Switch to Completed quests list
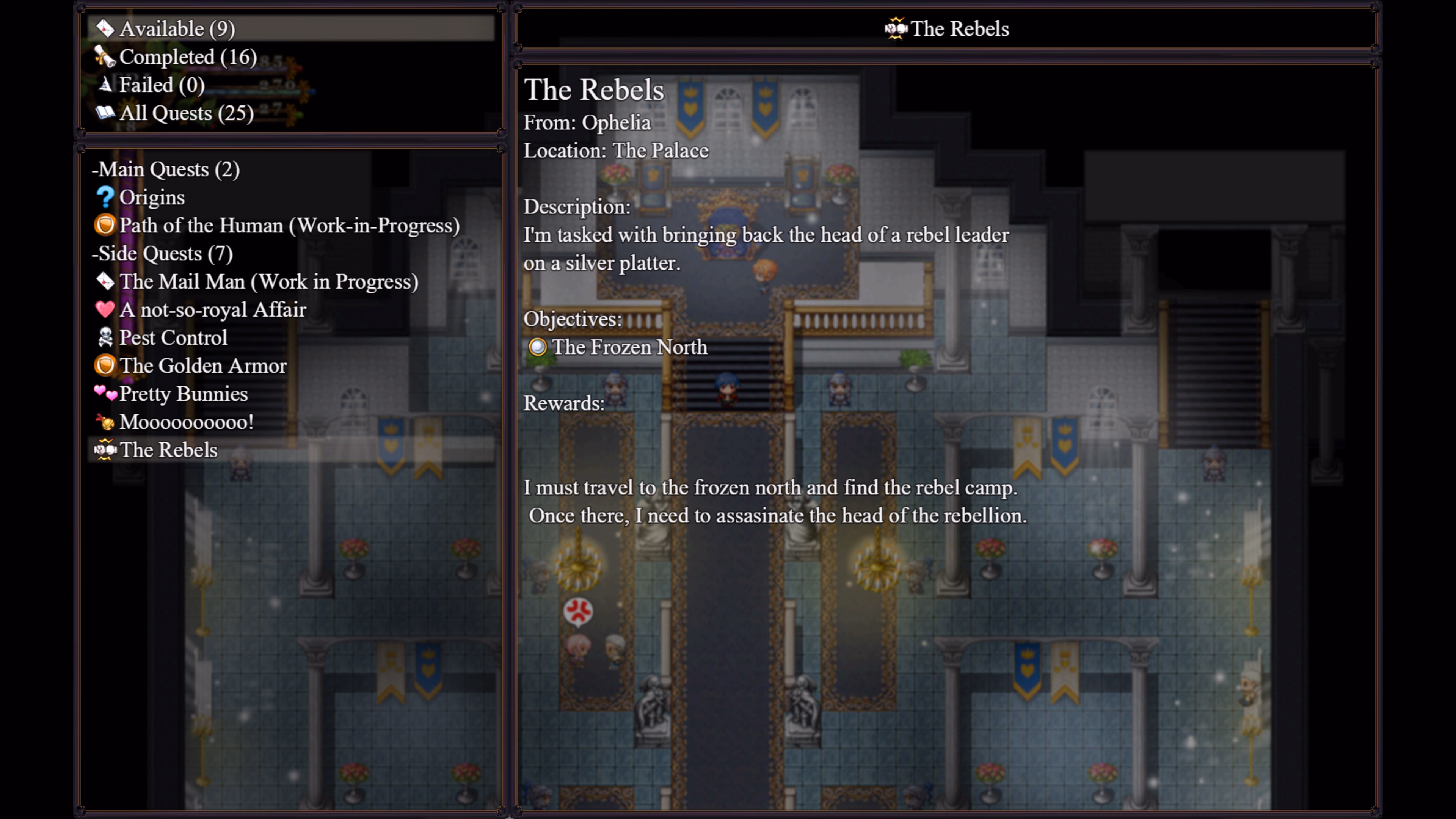The width and height of the screenshot is (1456, 819). [188, 57]
